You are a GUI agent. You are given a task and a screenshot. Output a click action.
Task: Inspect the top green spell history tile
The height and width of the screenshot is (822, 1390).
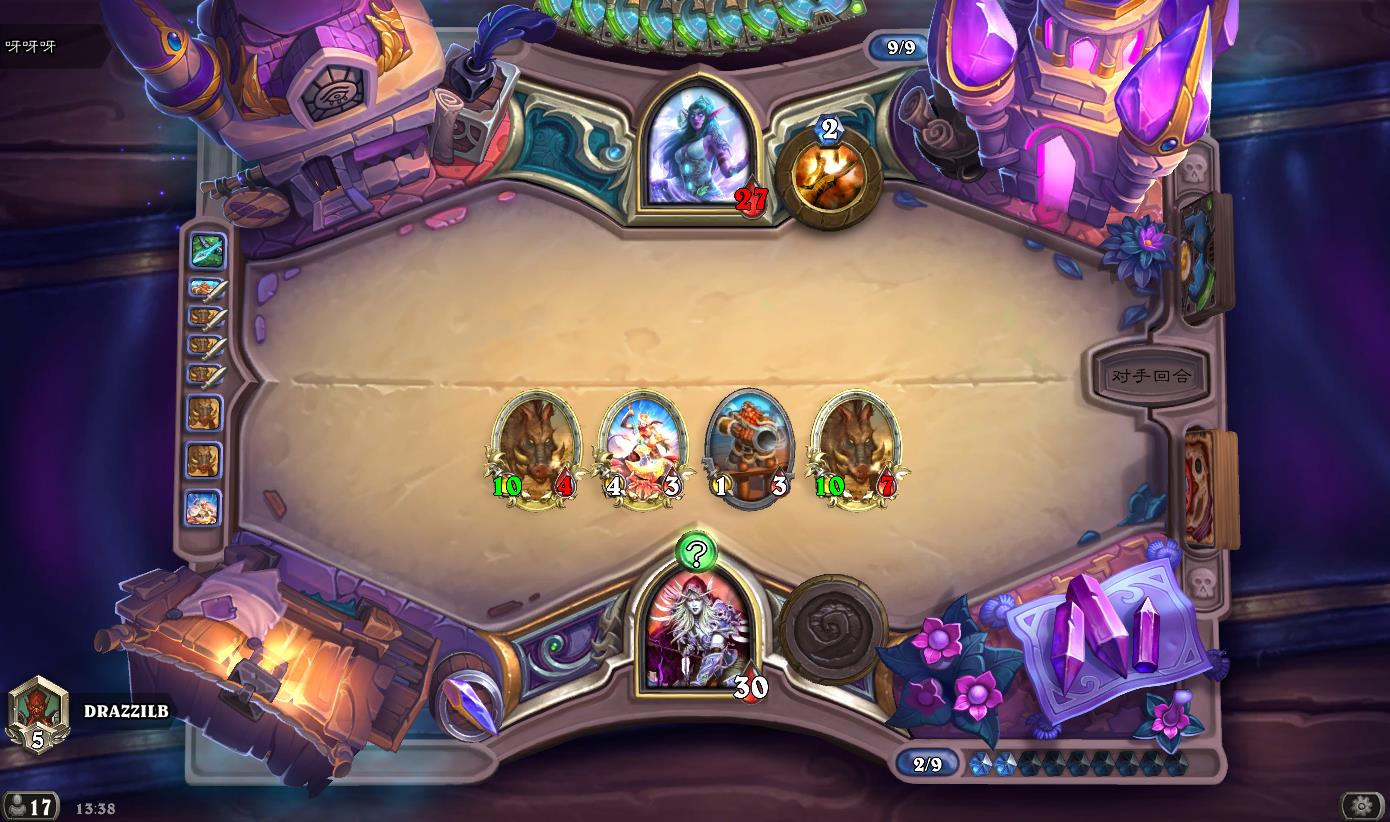(x=207, y=251)
